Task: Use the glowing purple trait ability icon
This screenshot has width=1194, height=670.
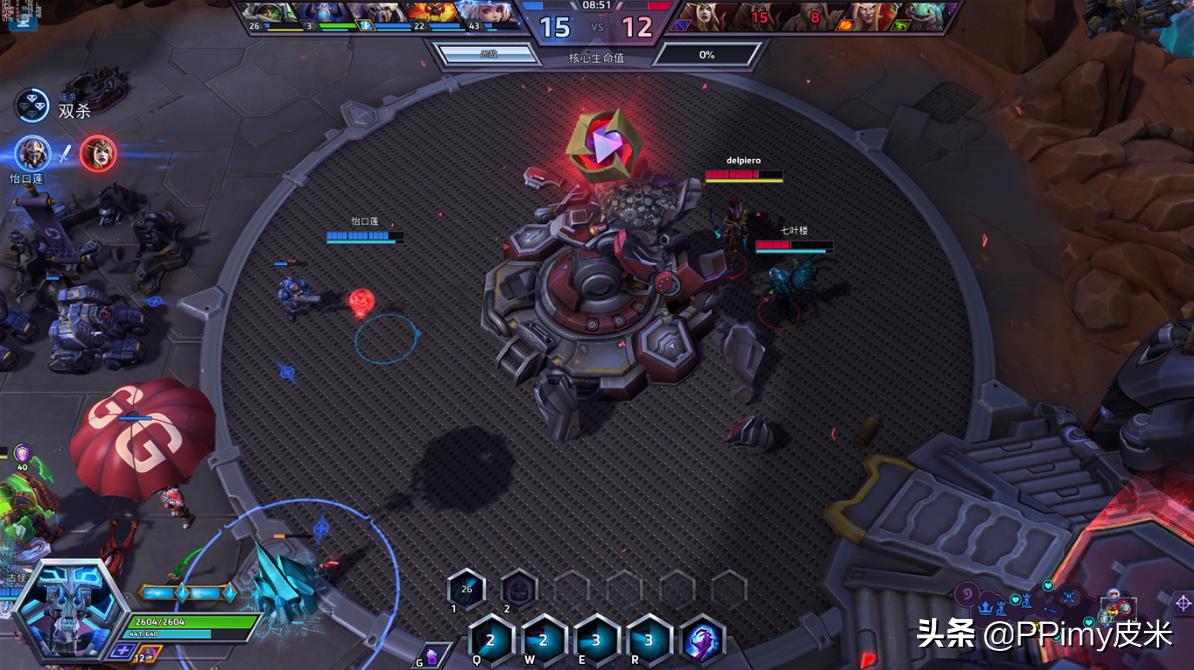Action: (701, 640)
